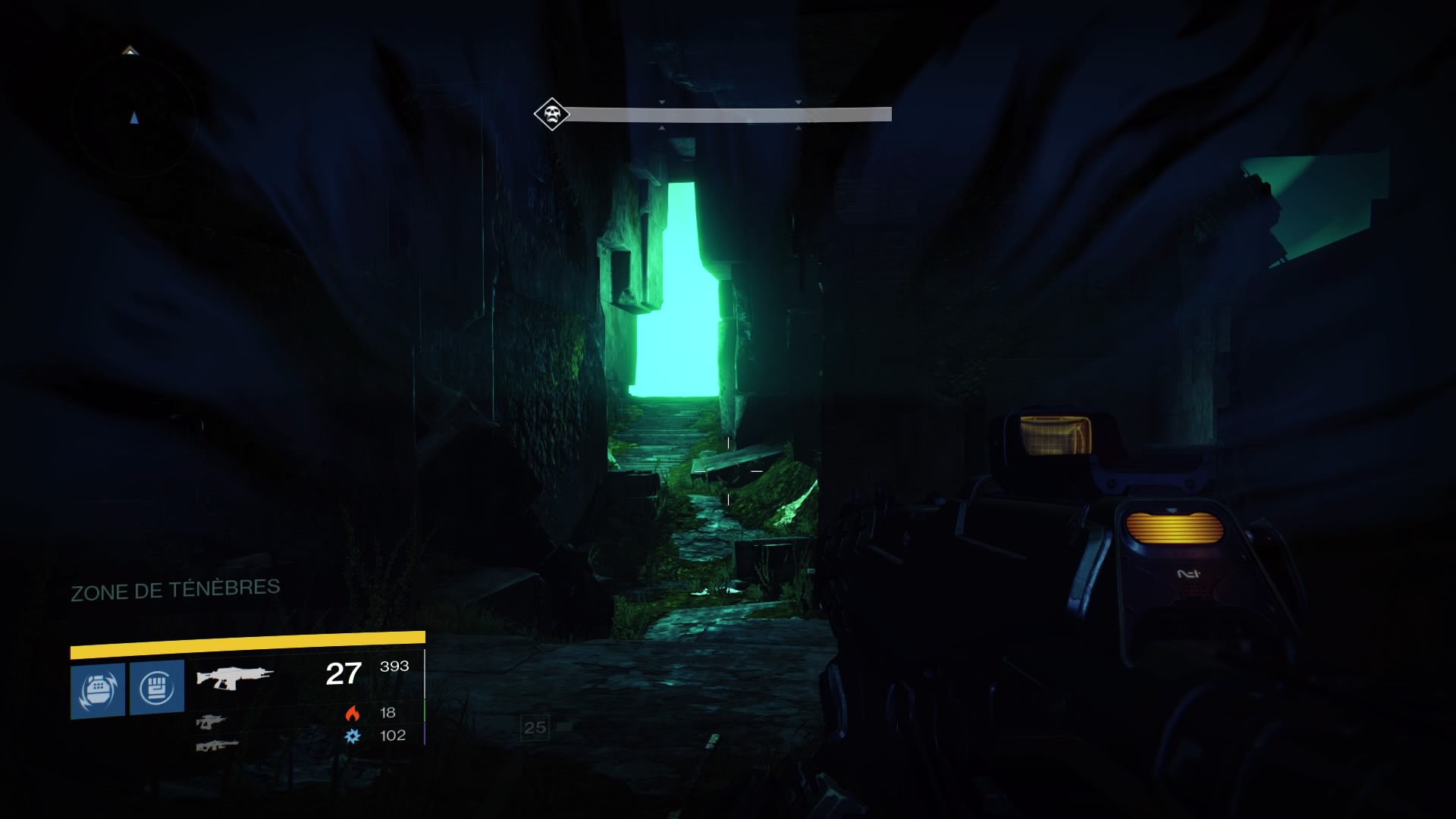Activate the melee fist ability icon

pos(157,687)
